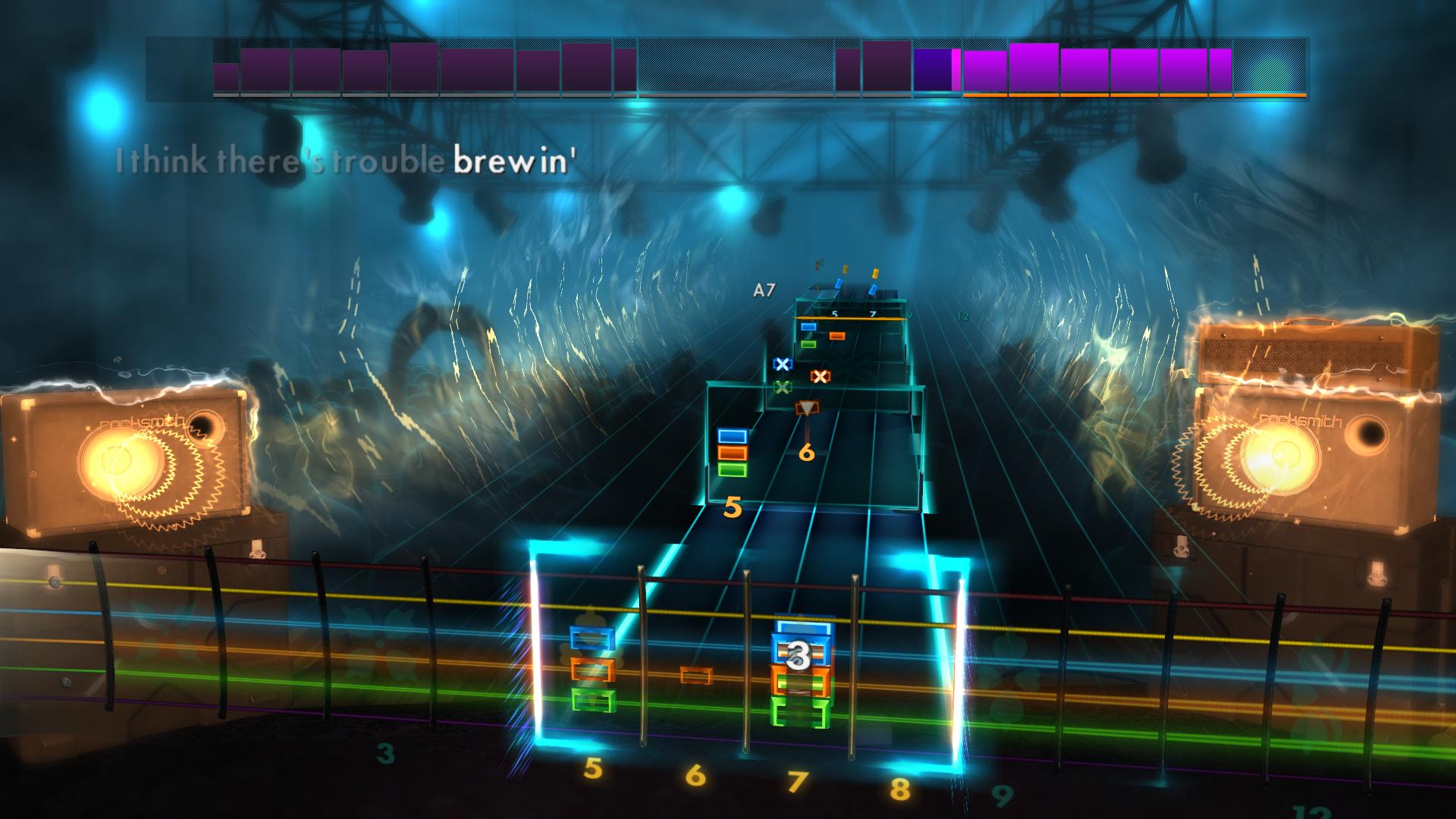
Task: Click the green X palm-mute marker
Action: coord(783,388)
